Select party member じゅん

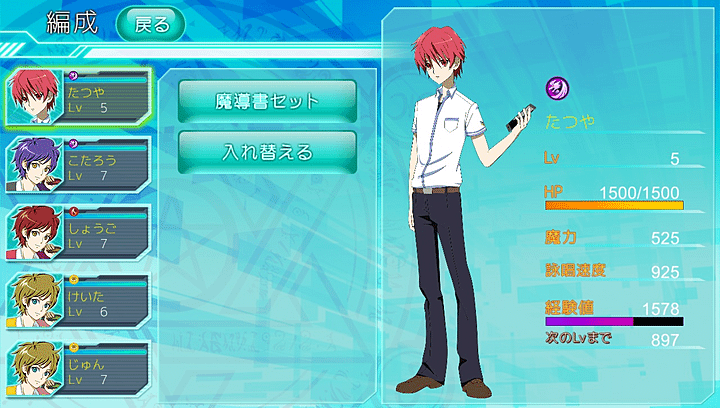pyautogui.click(x=78, y=366)
